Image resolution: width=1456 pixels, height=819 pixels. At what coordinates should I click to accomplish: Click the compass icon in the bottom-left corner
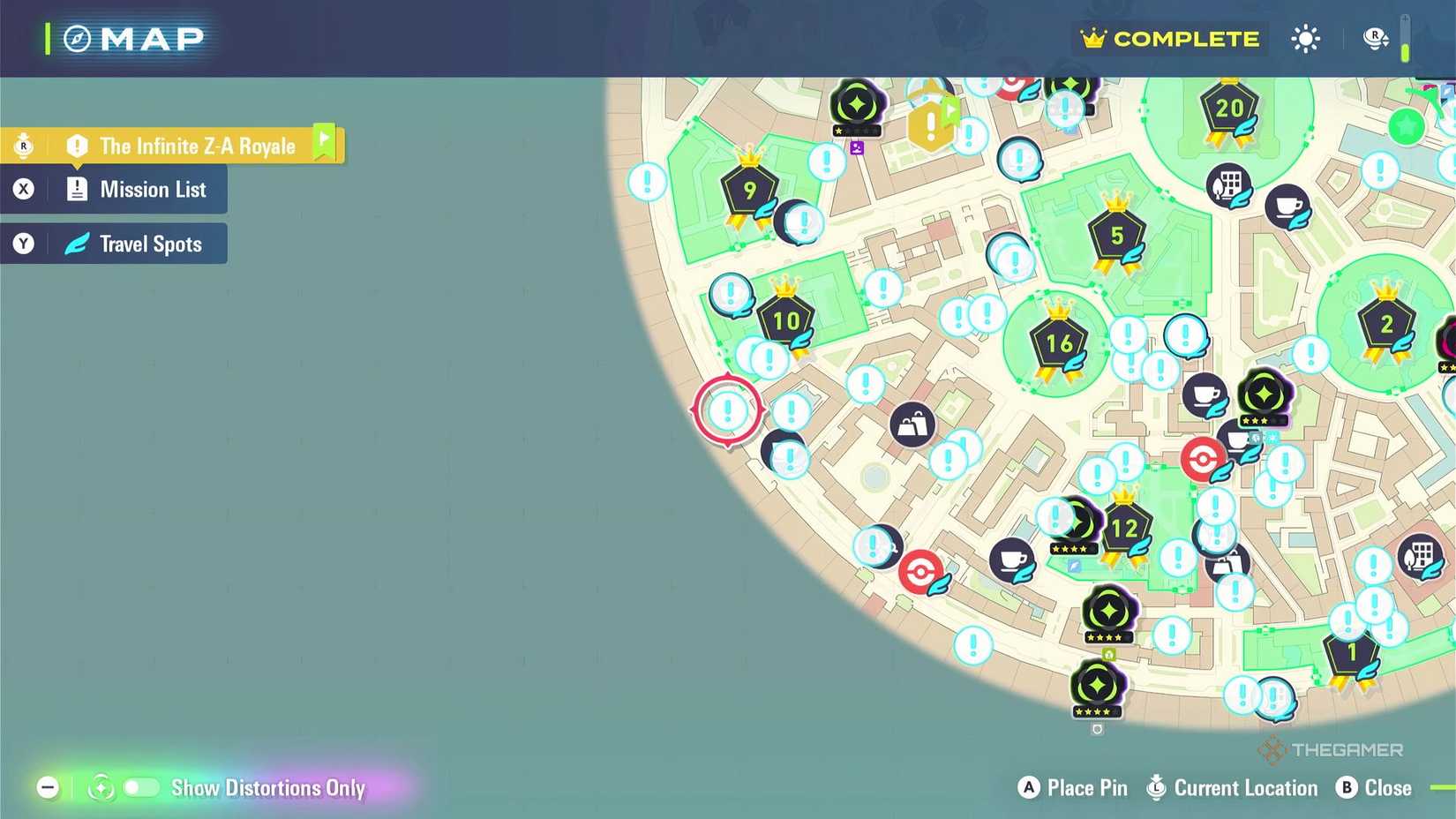point(101,787)
